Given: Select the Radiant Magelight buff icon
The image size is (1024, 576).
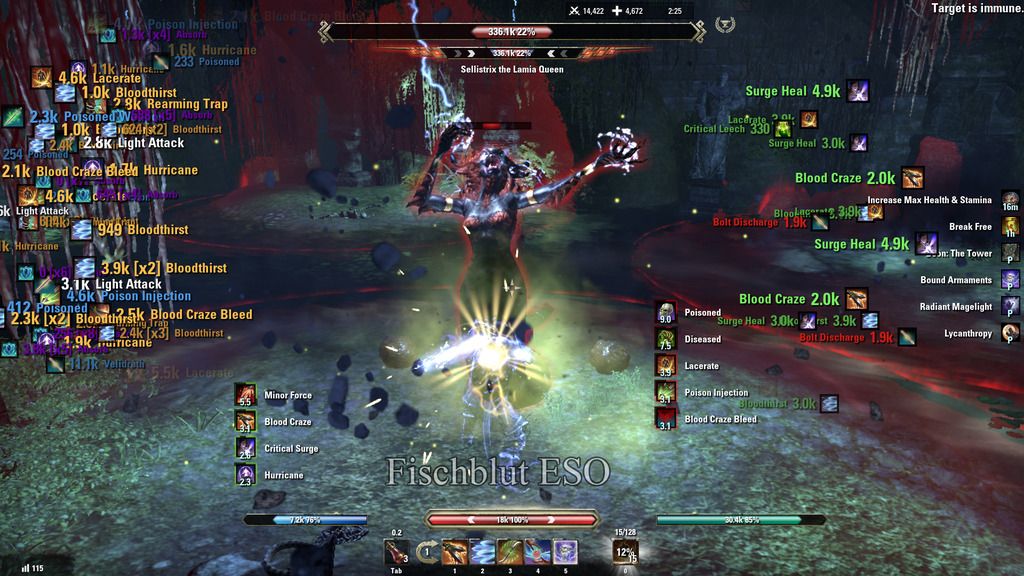Looking at the screenshot, I should [1011, 306].
